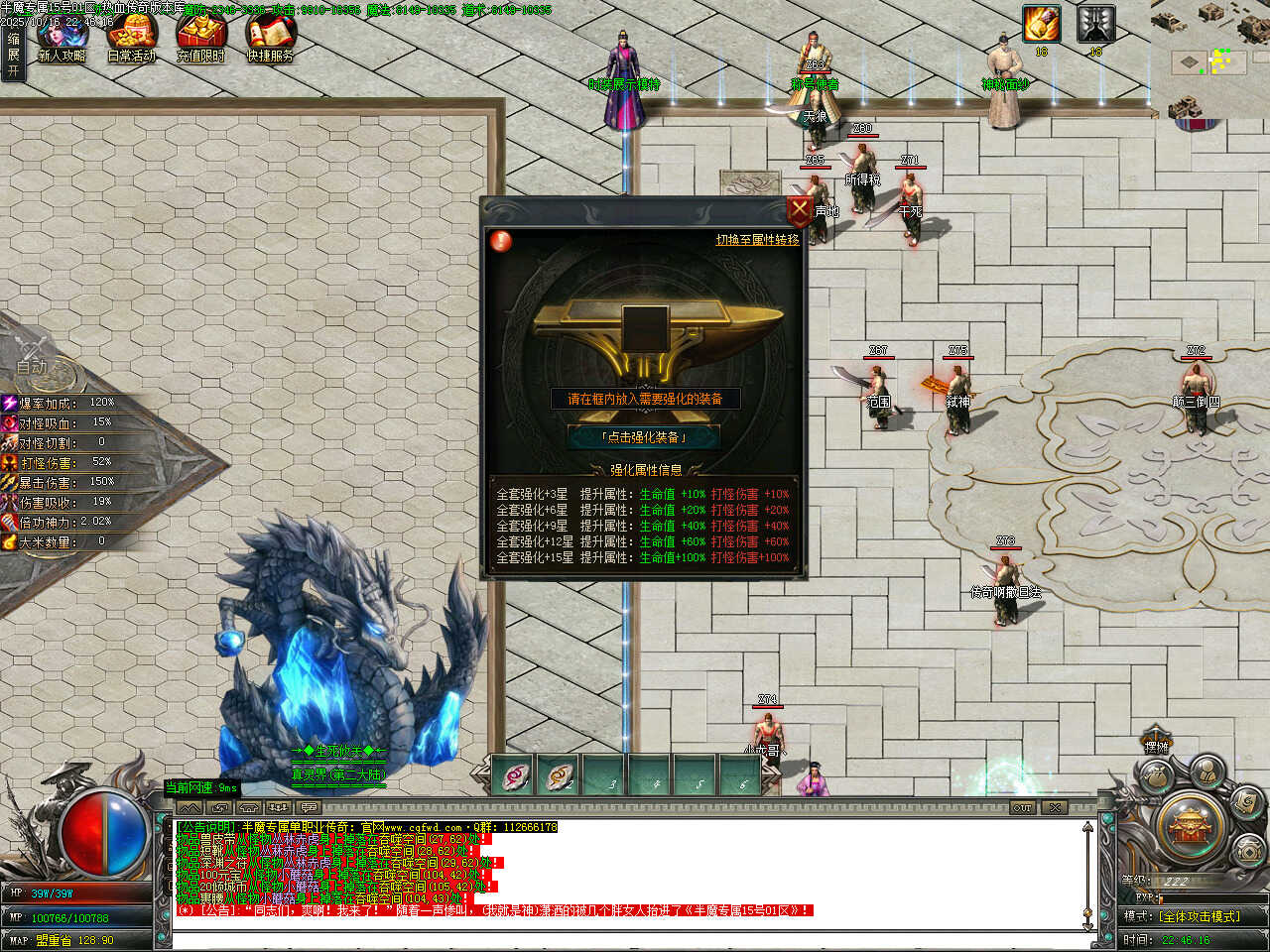Select the golden fist buff icon
The width and height of the screenshot is (1270, 952).
1041,24
